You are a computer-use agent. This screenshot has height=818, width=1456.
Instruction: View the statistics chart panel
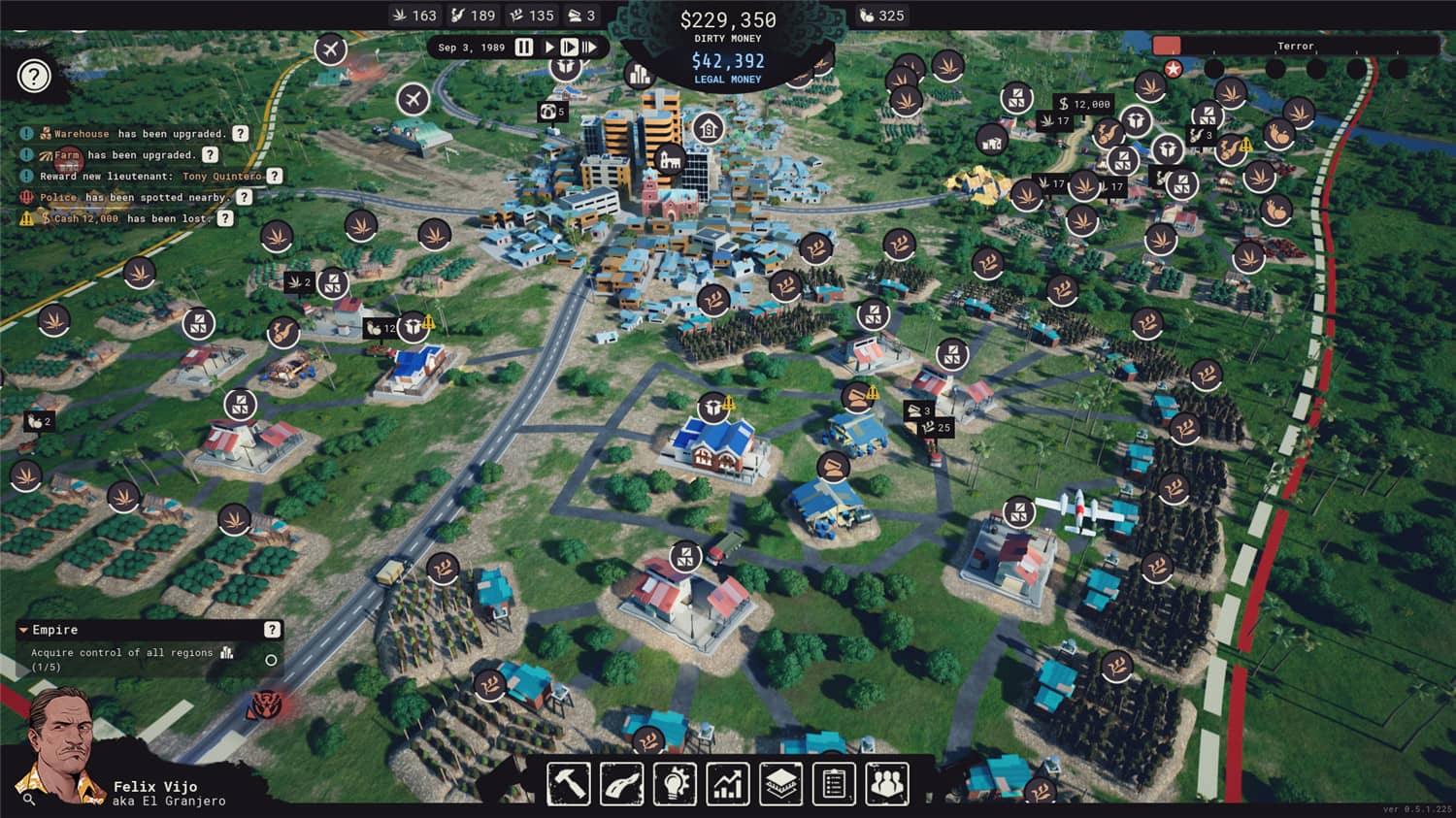(x=727, y=784)
